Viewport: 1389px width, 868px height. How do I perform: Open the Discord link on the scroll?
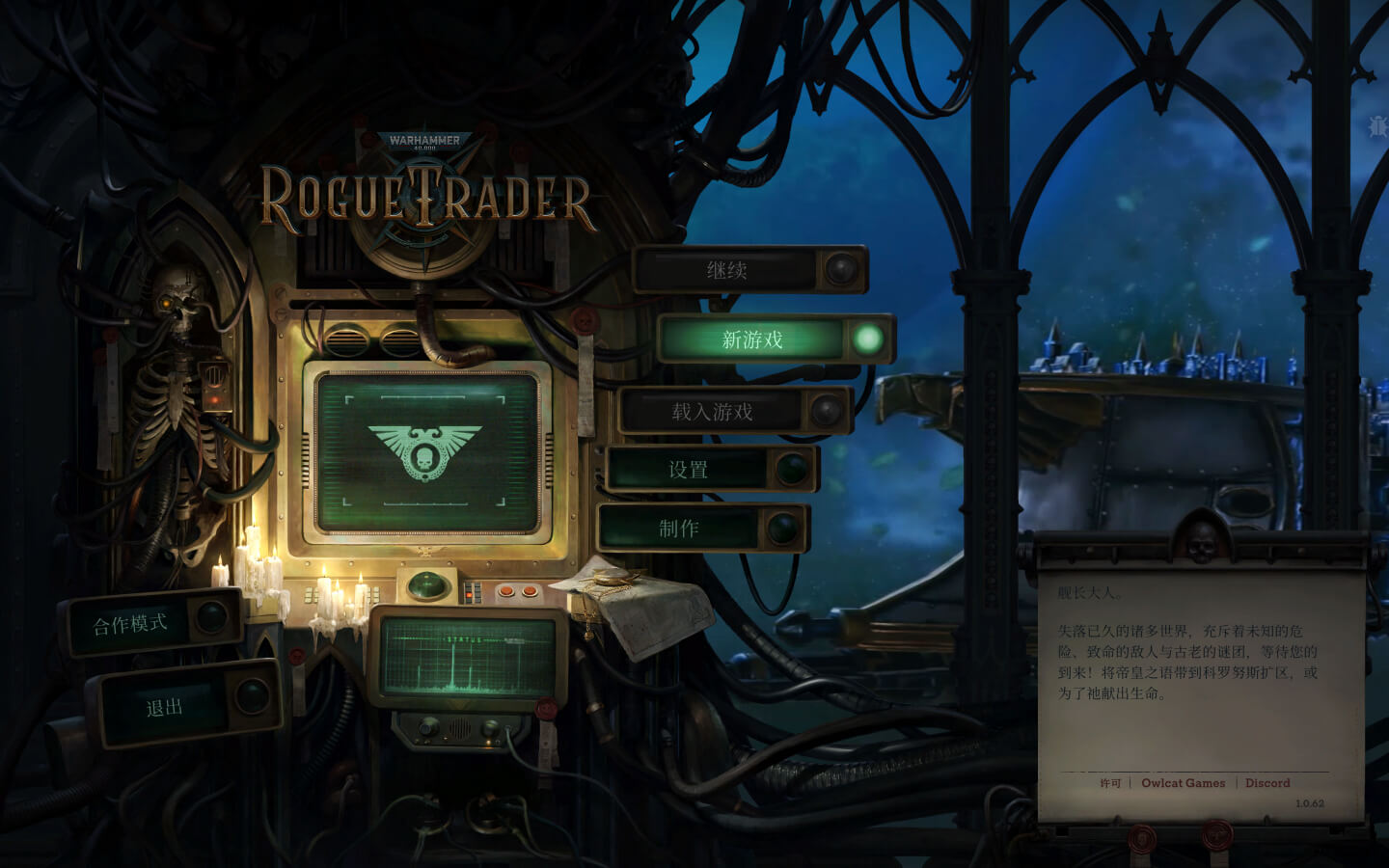tap(1267, 783)
